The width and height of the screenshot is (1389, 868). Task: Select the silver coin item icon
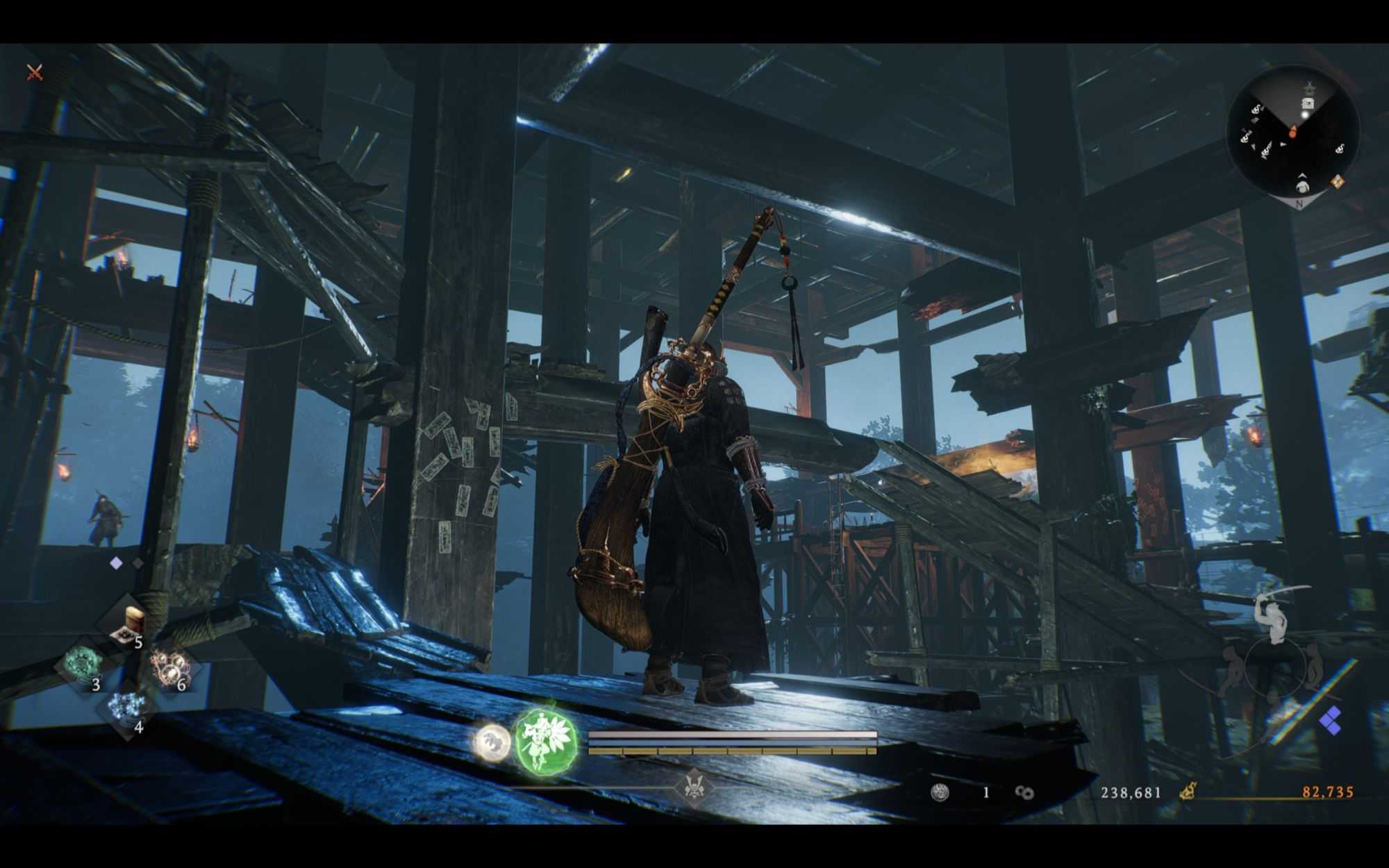(940, 792)
